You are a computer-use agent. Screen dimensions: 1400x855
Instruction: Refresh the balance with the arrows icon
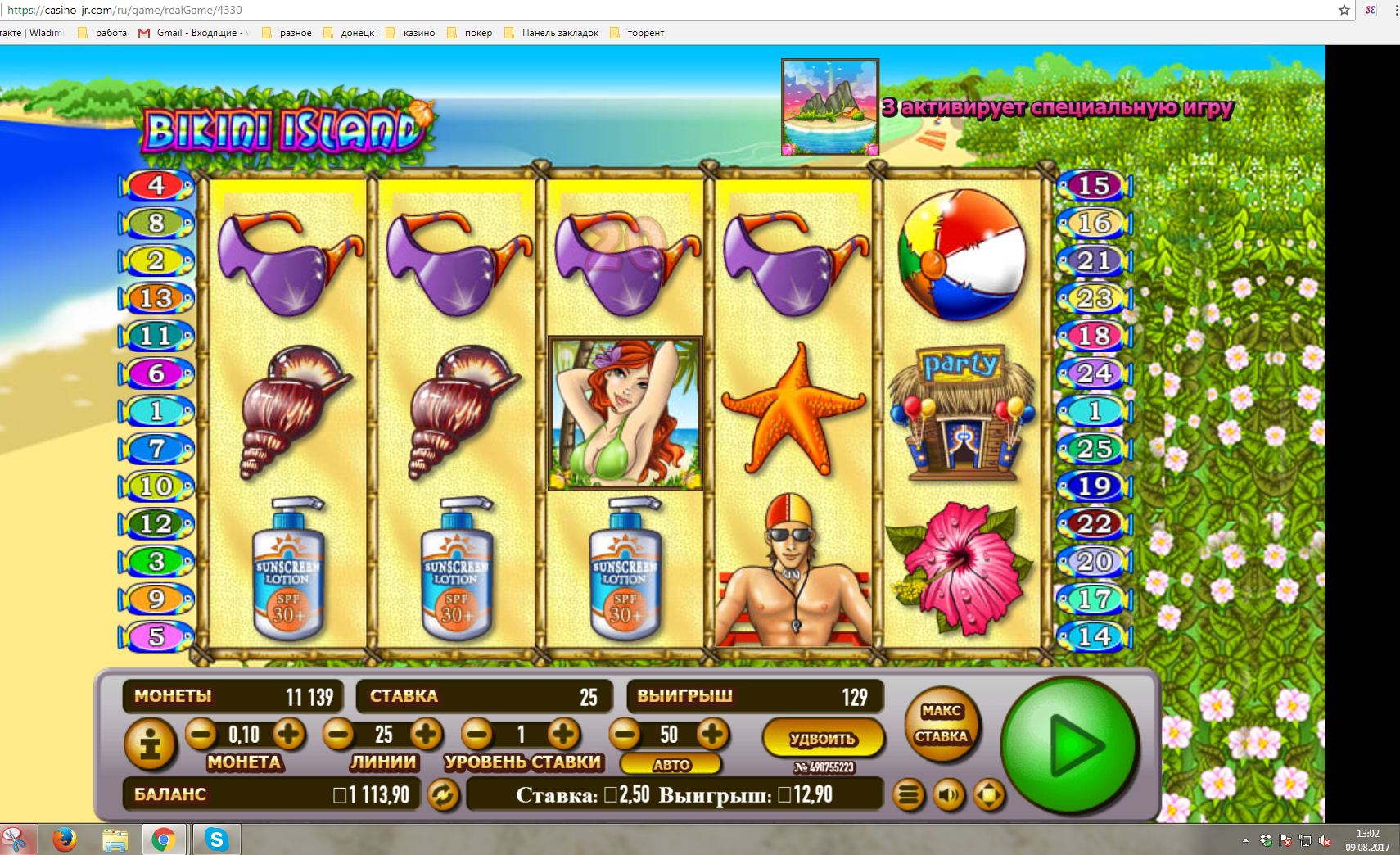(444, 794)
